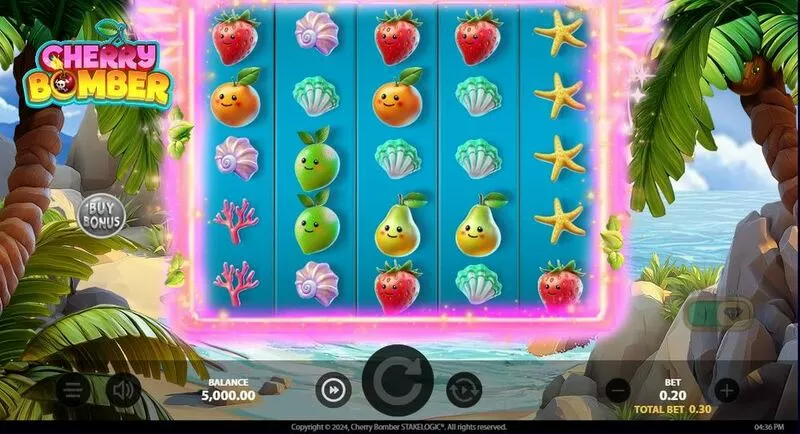Decrease the bet with the minus button

click(x=619, y=389)
